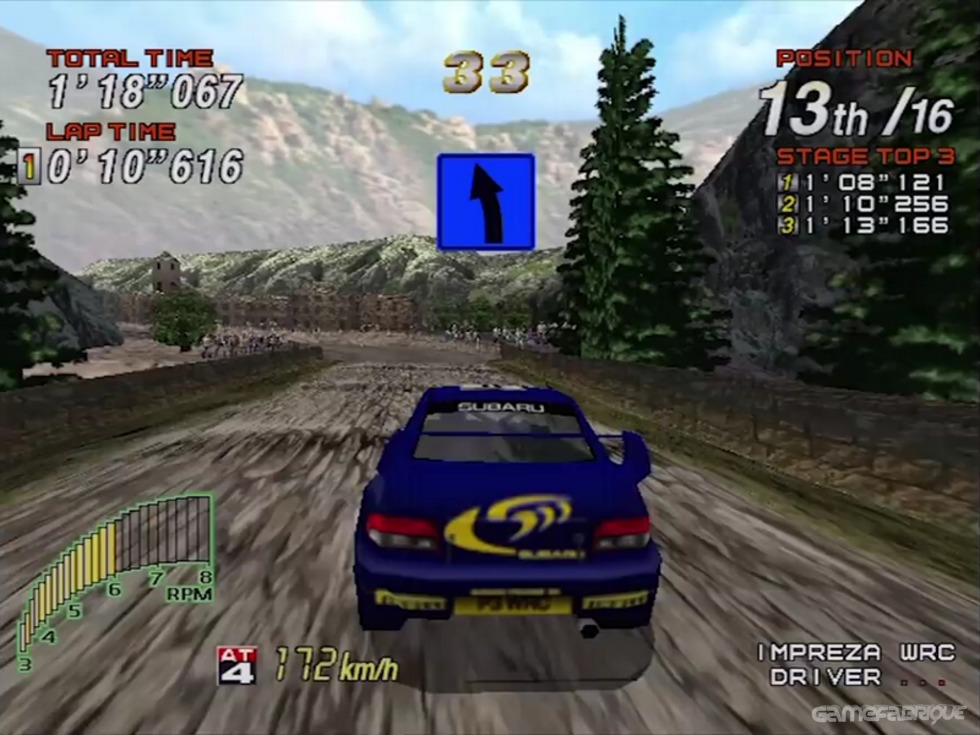Click the blue left-curve pace note sign
Image resolution: width=980 pixels, height=735 pixels.
pos(486,202)
